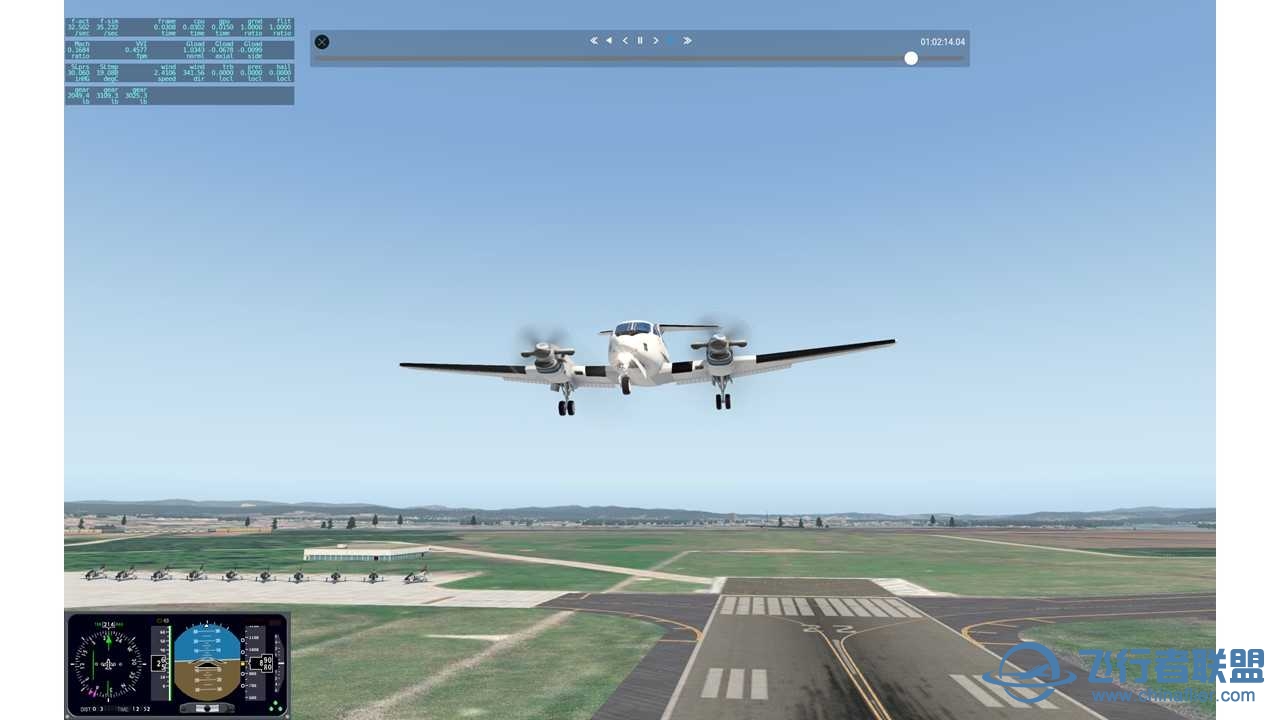Click the airspeed tape on the EFIS
The width and height of the screenshot is (1280, 720).
(160, 660)
